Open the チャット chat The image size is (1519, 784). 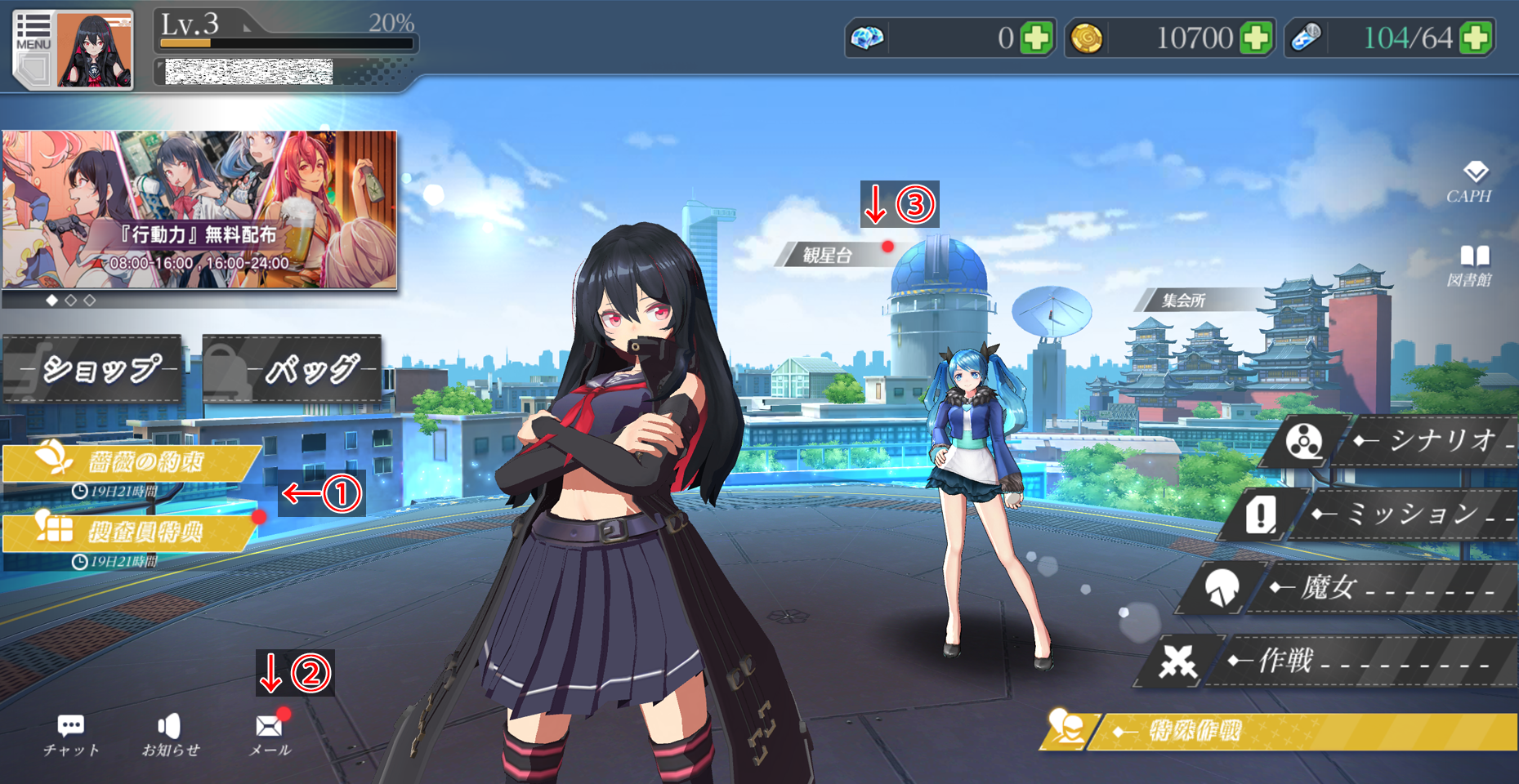pos(71,735)
